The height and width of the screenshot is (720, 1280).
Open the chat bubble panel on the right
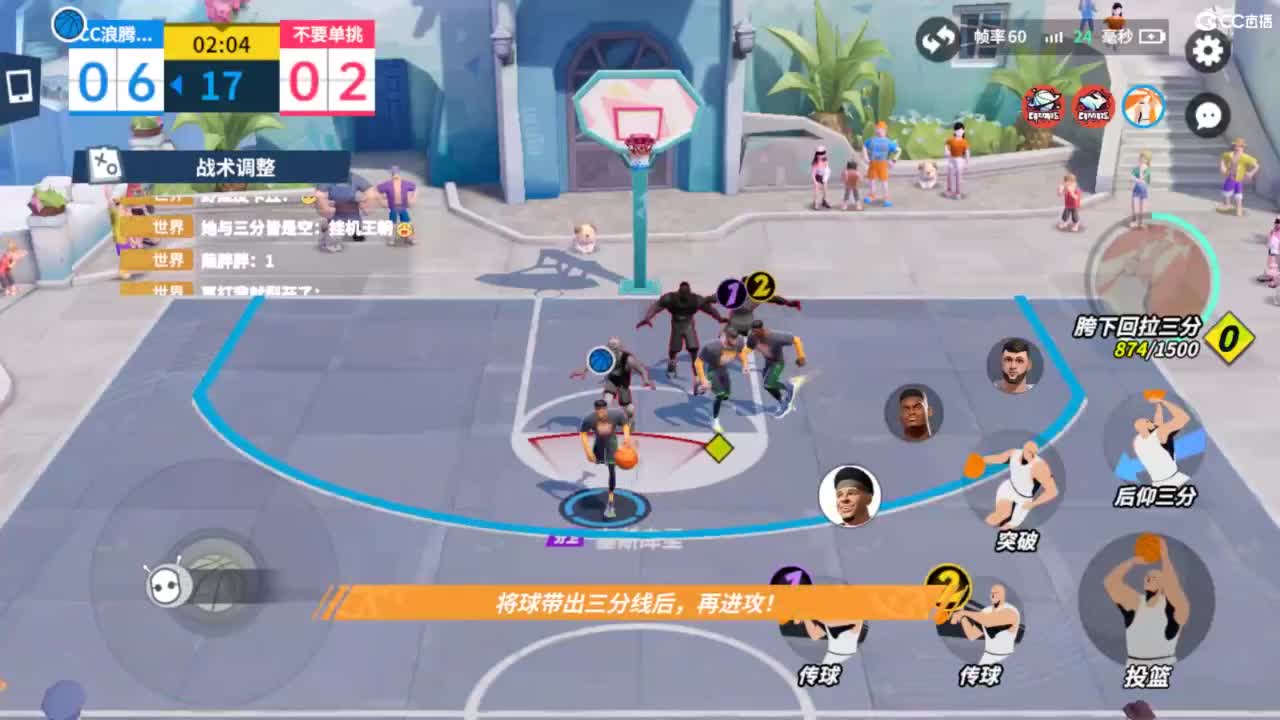coord(1207,115)
